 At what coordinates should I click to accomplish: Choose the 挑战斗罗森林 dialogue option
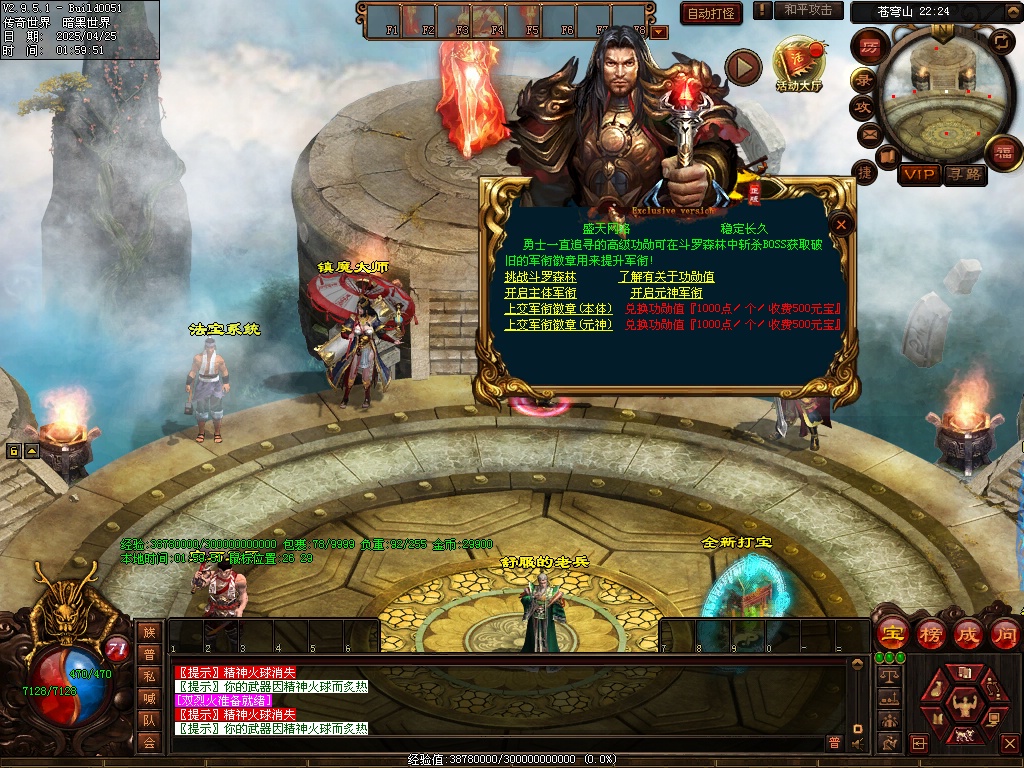pyautogui.click(x=540, y=277)
